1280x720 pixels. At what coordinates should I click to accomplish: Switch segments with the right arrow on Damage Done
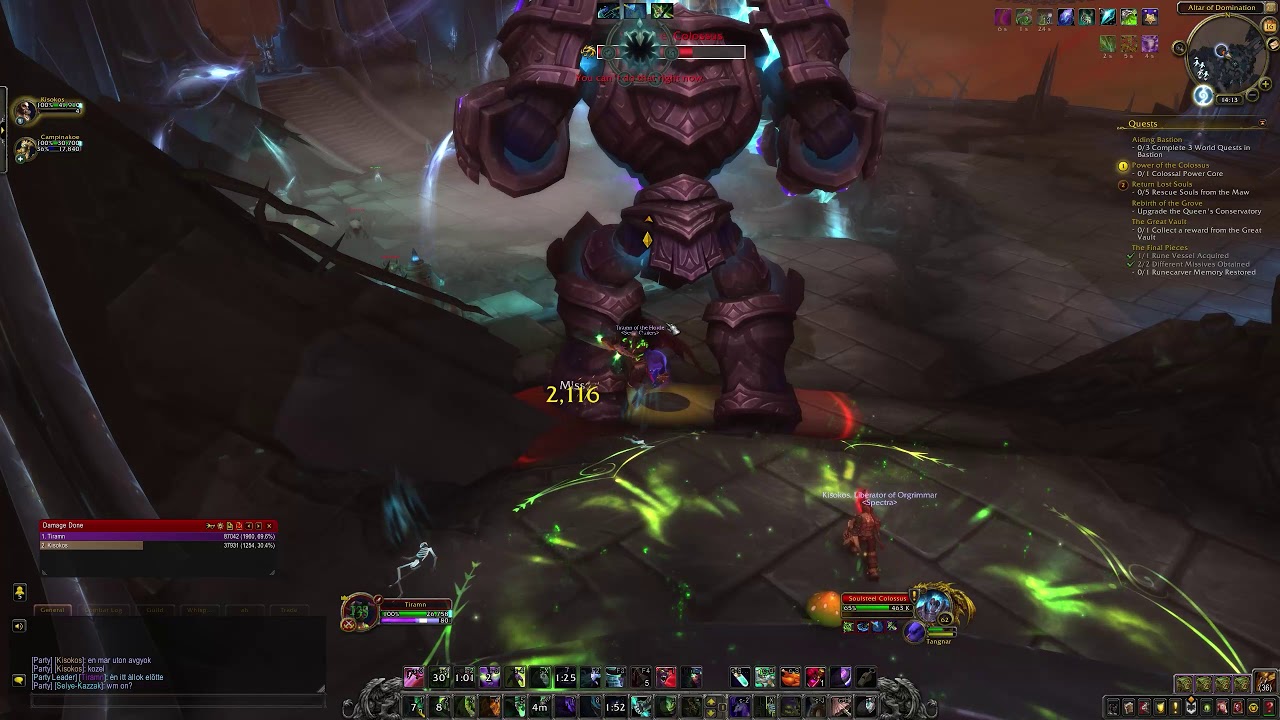(258, 526)
